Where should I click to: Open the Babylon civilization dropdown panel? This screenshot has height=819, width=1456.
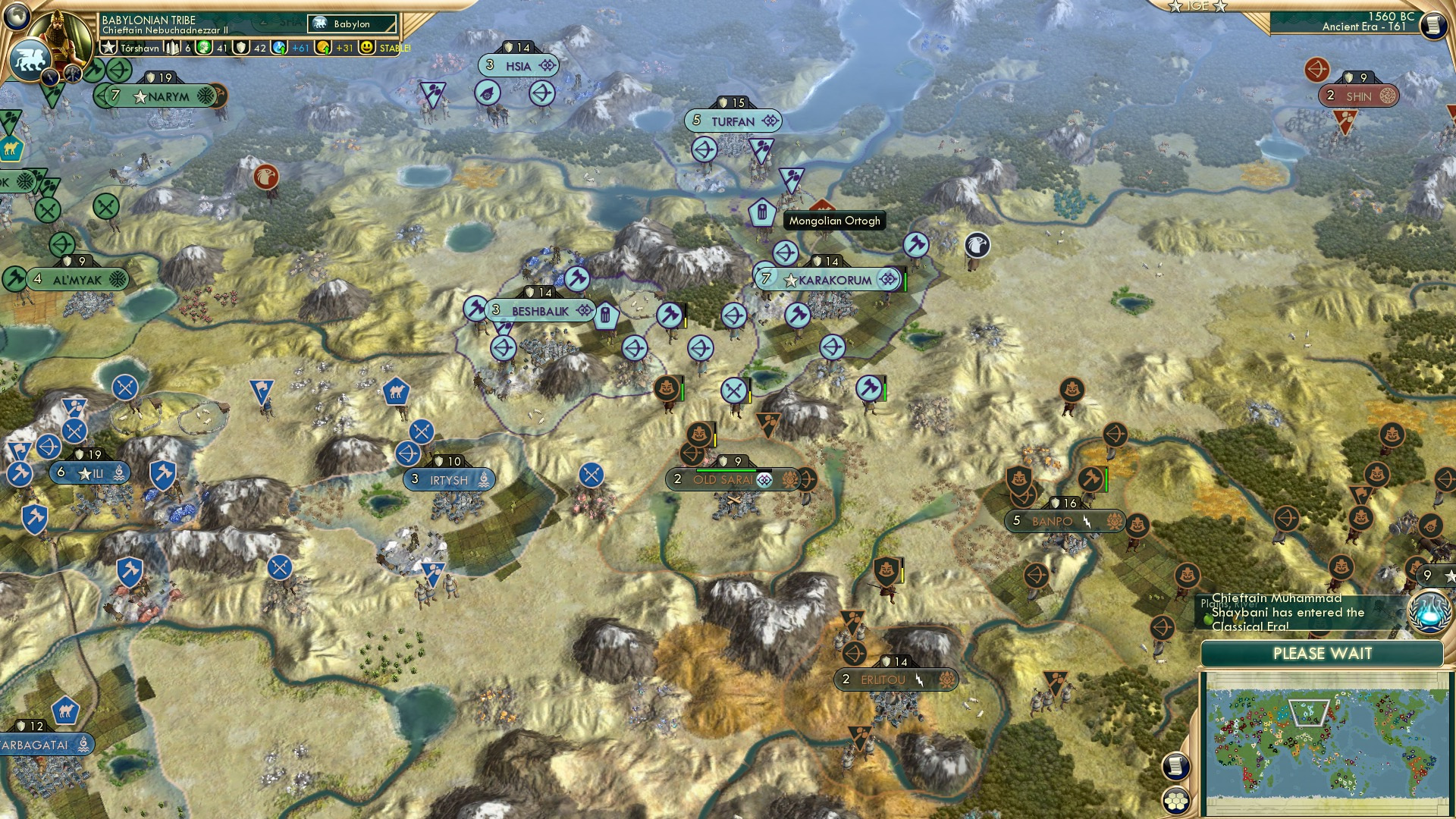tap(346, 24)
